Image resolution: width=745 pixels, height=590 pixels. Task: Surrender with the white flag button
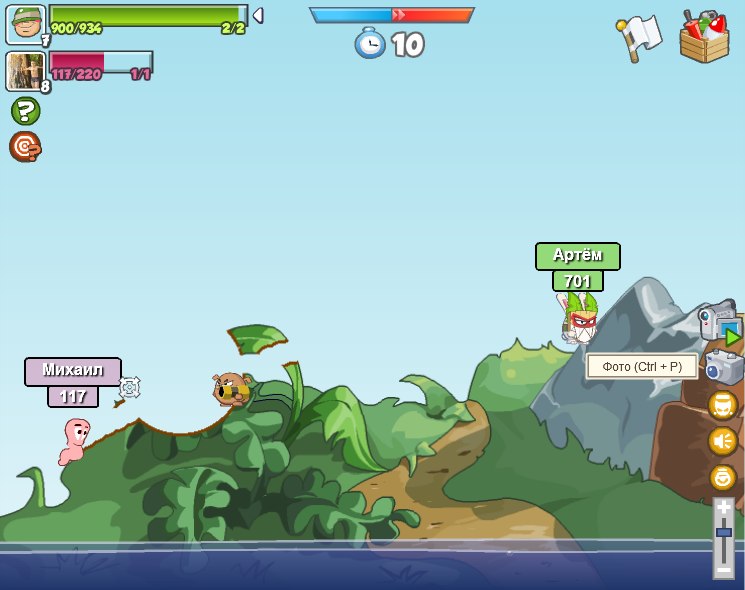(639, 37)
